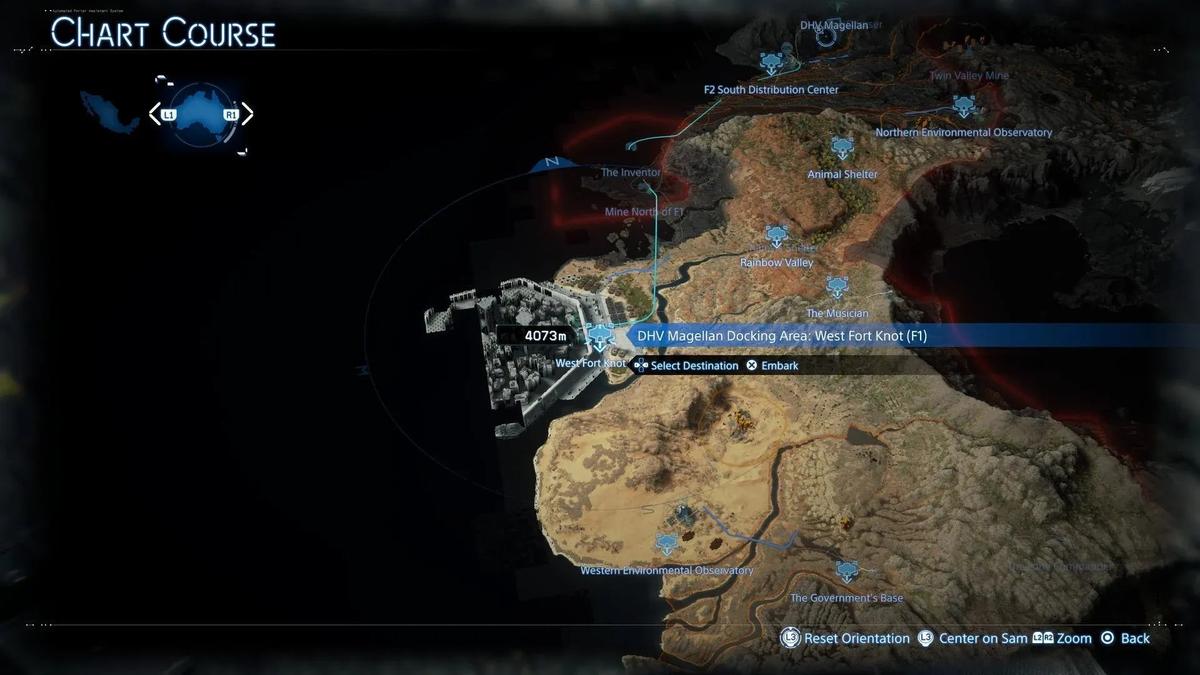Switch to the next region with right arrow

pos(247,114)
